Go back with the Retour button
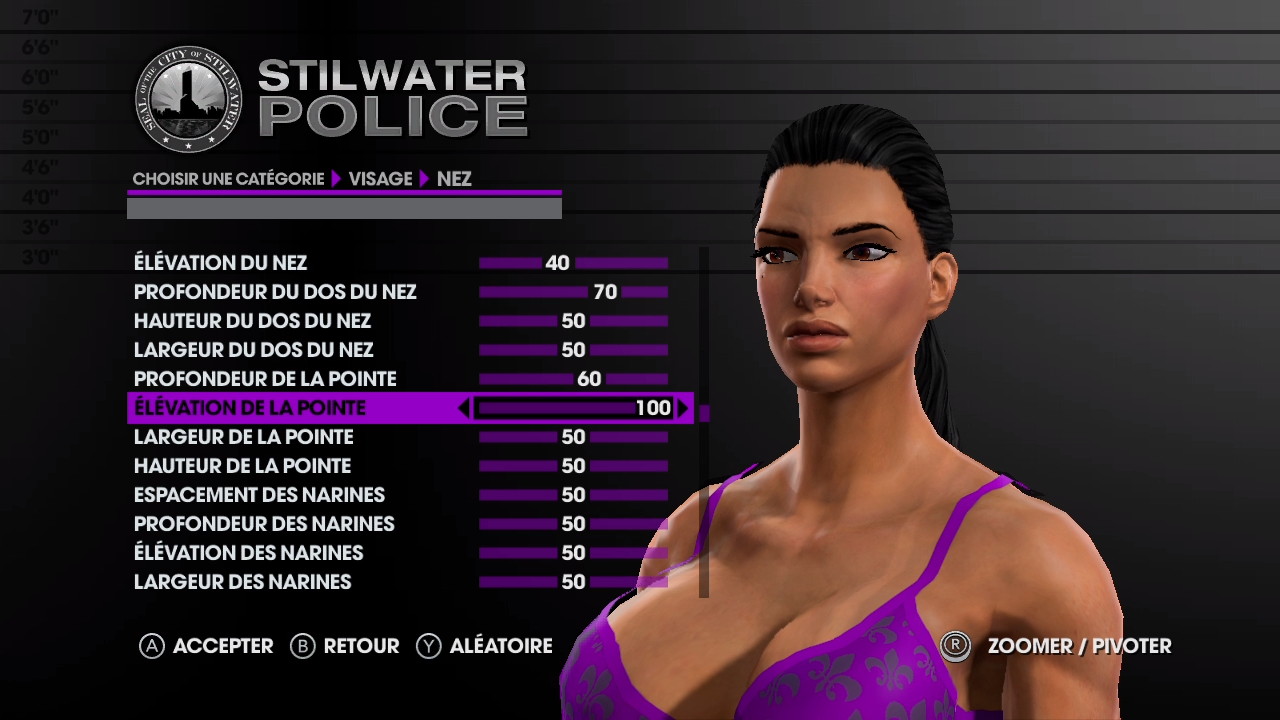Viewport: 1280px width, 720px height. 345,646
